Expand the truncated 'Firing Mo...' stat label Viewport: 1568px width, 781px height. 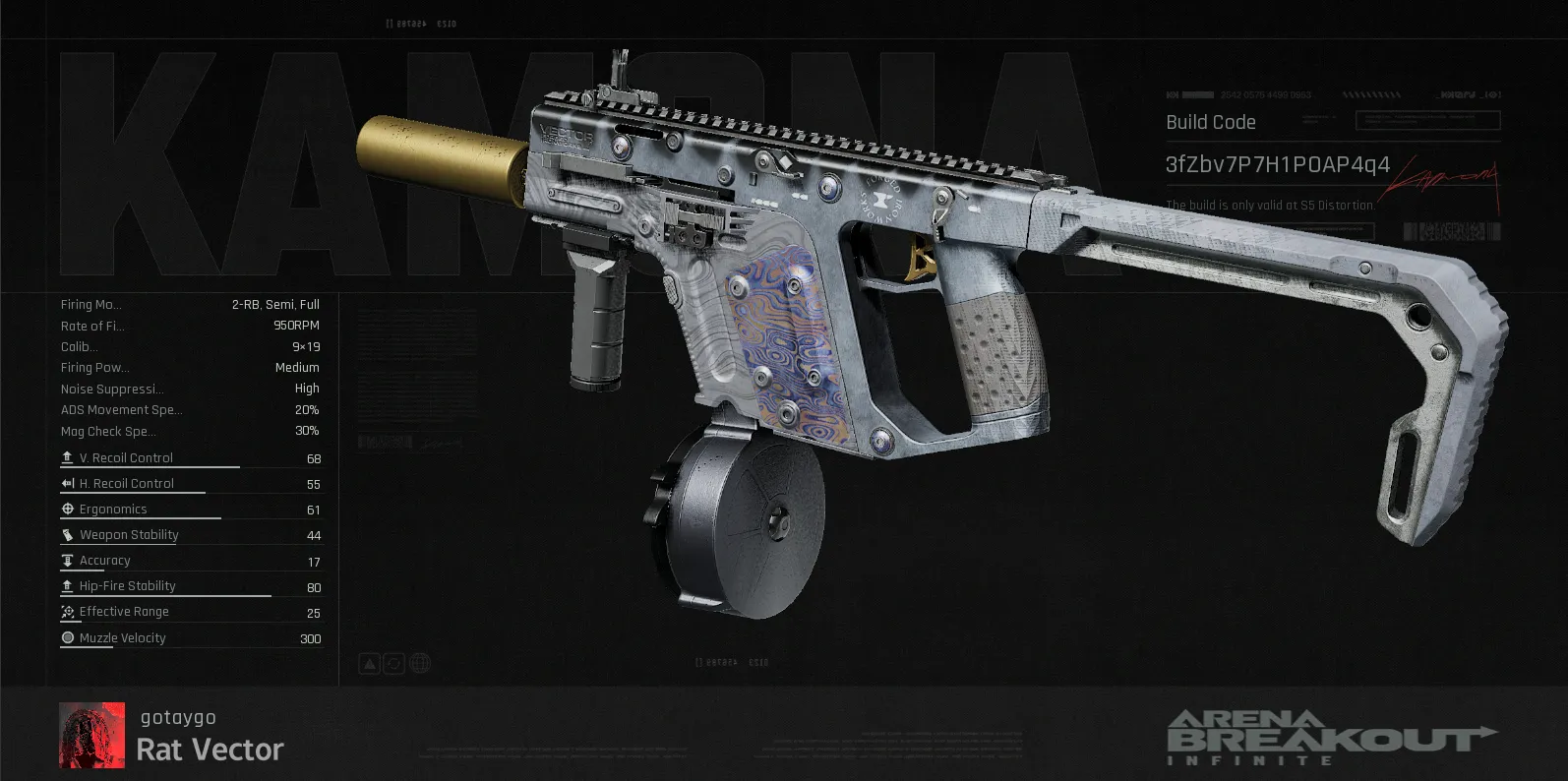pos(91,304)
